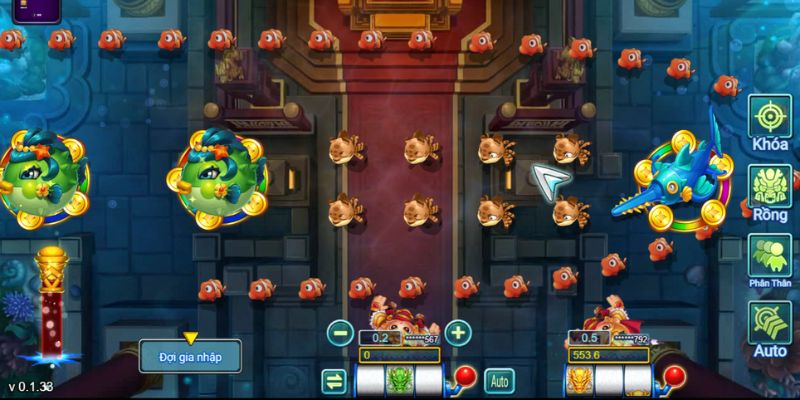
Task: Pull the red lever beside the green dragon reels
Action: 464,377
